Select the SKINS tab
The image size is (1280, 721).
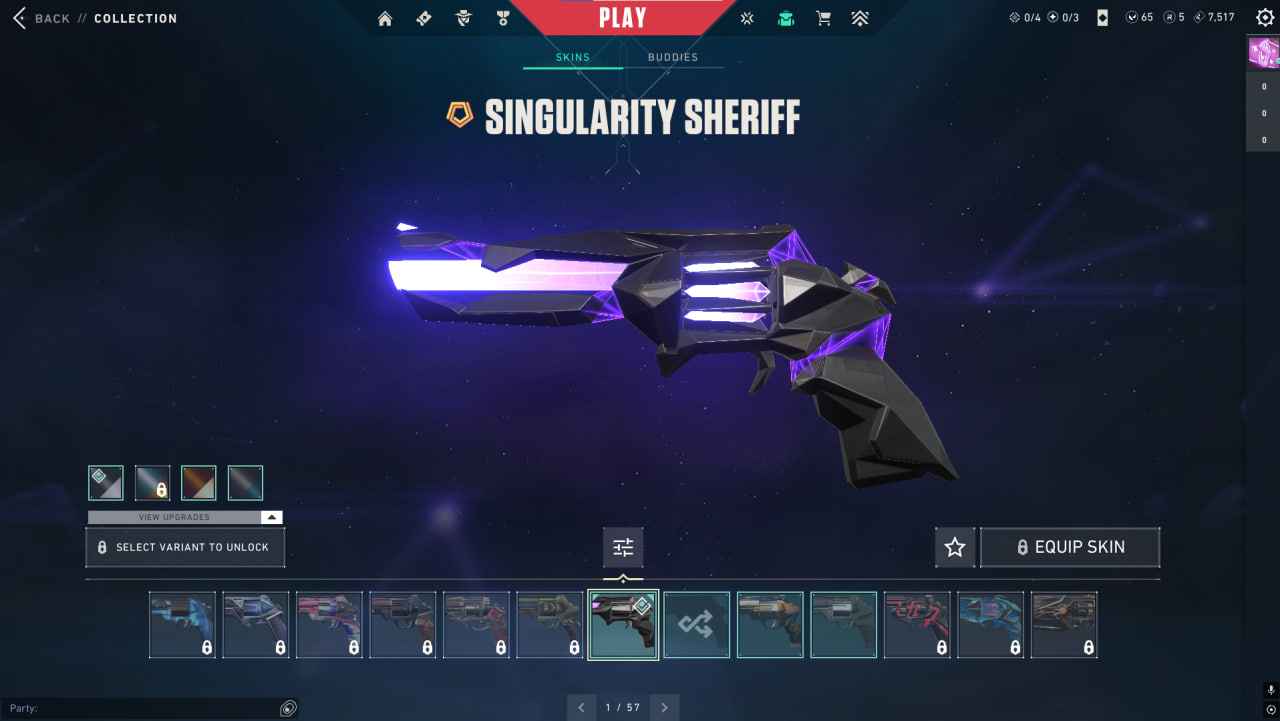572,57
